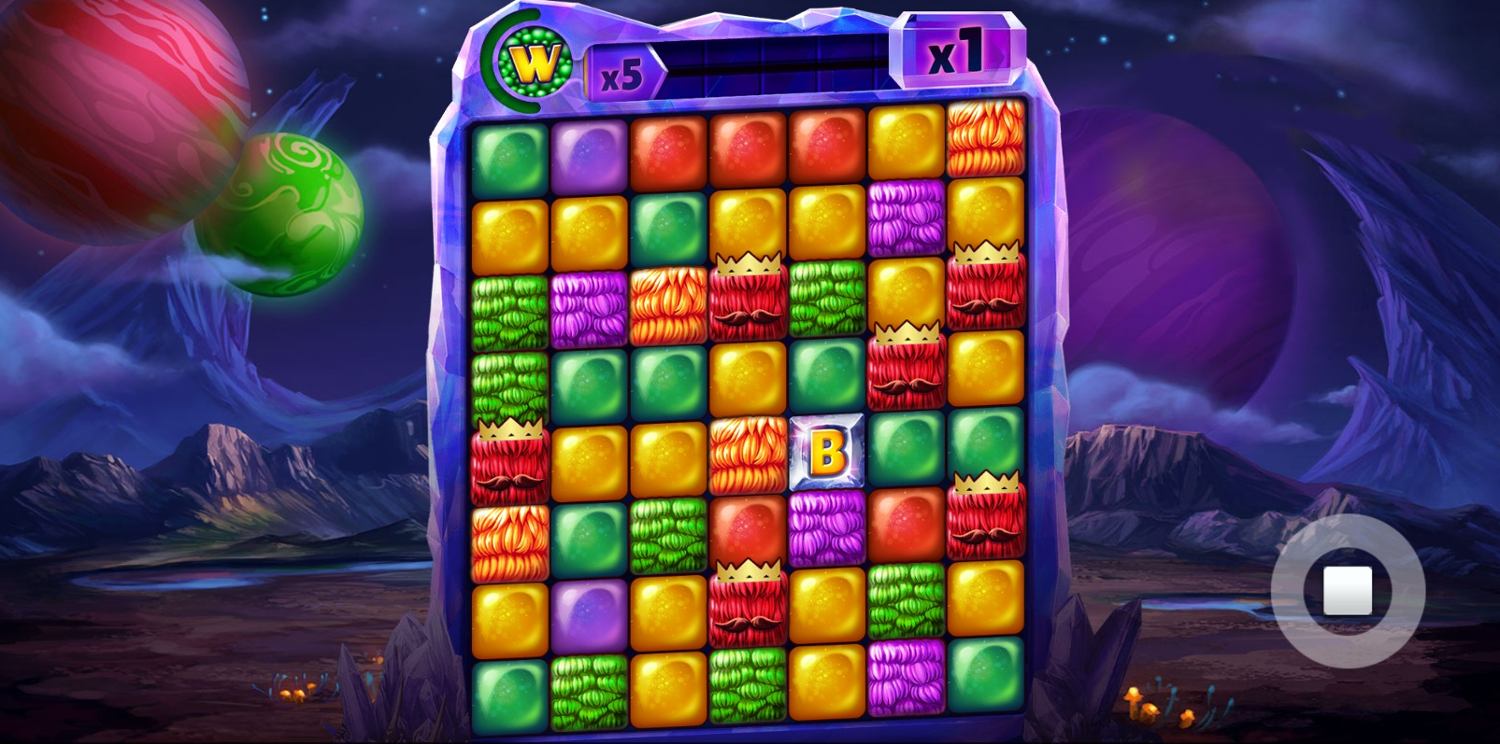Screen dimensions: 1500x744
Task: Click the green W wild meter icon
Action: click(535, 64)
